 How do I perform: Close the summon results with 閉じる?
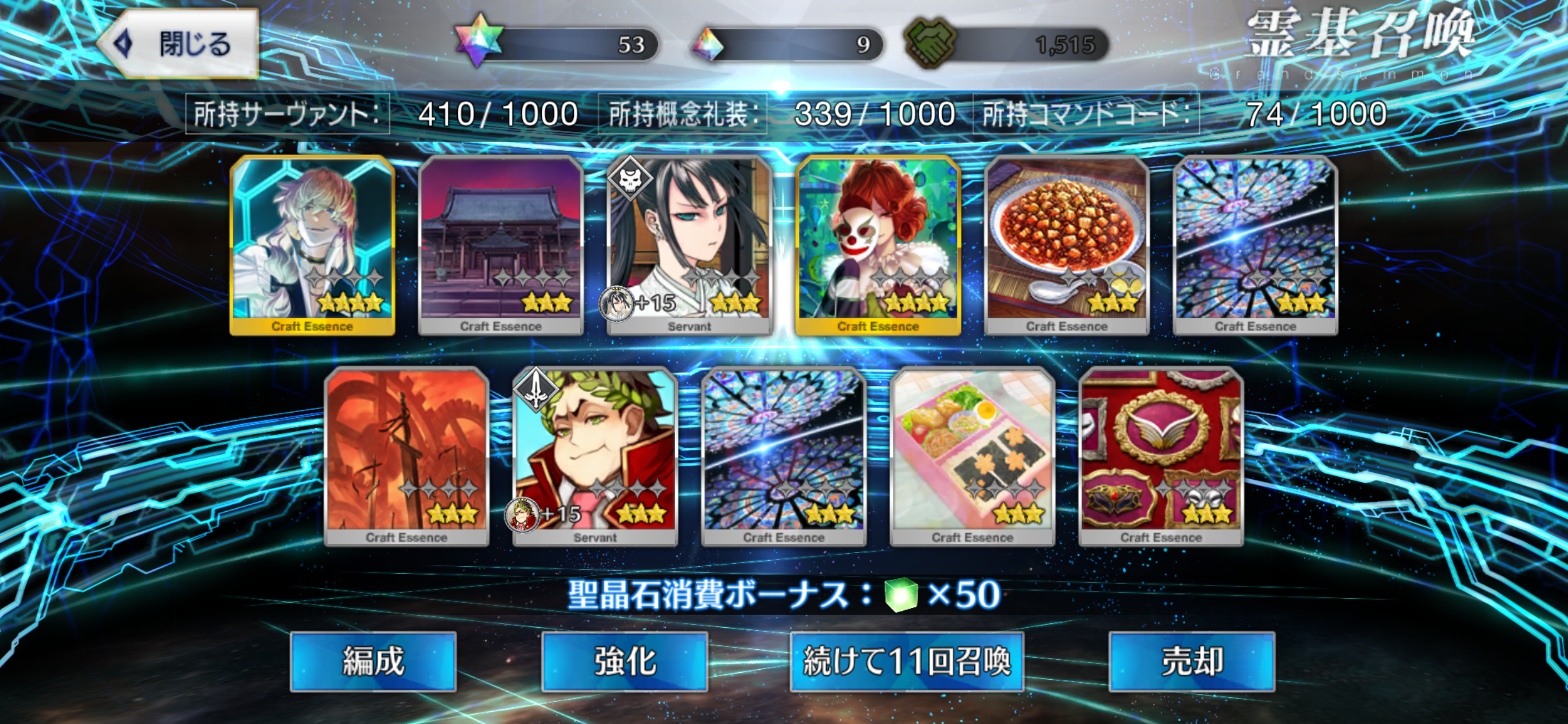pyautogui.click(x=179, y=44)
